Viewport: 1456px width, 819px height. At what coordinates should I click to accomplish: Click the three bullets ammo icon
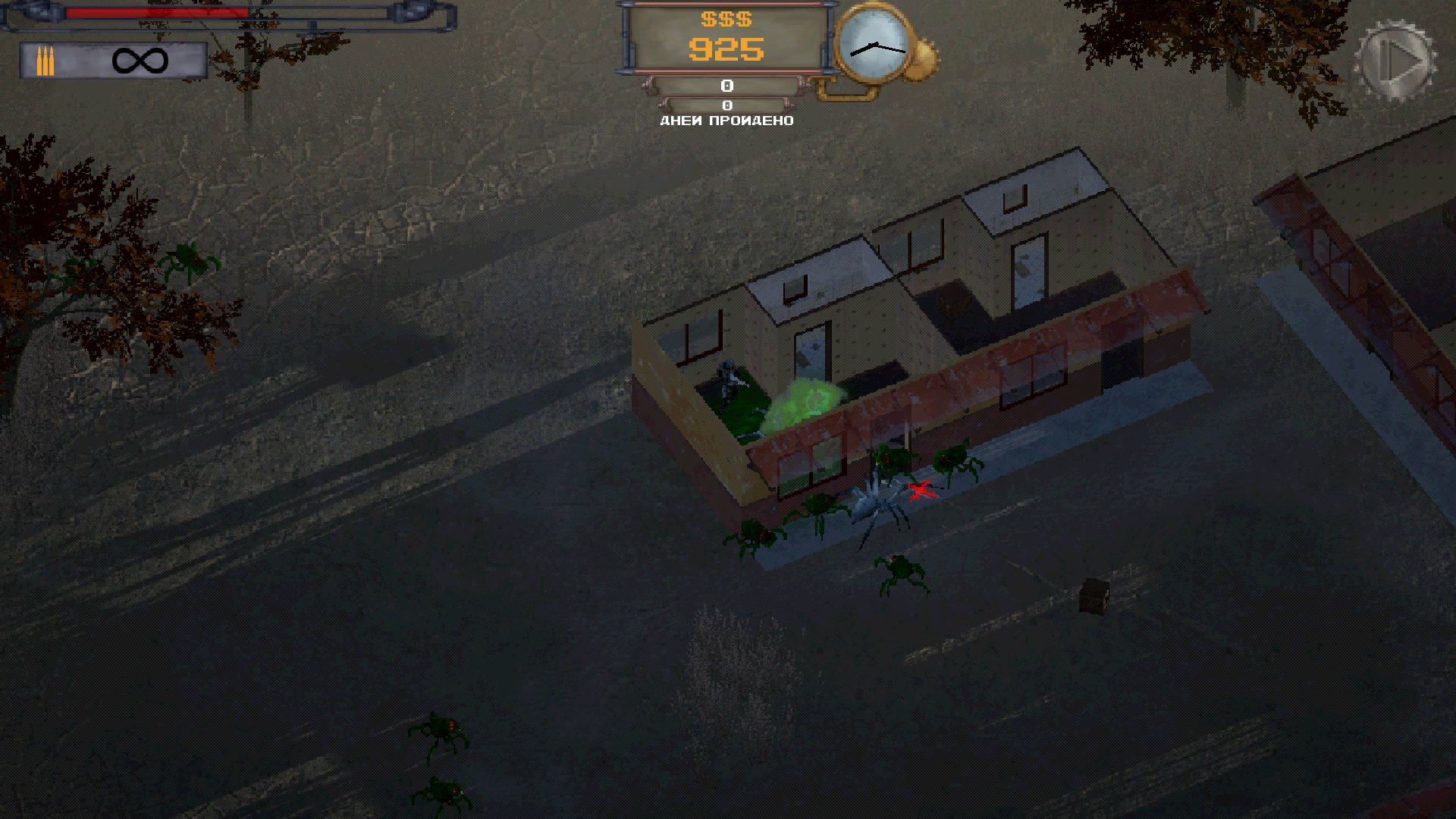click(45, 61)
